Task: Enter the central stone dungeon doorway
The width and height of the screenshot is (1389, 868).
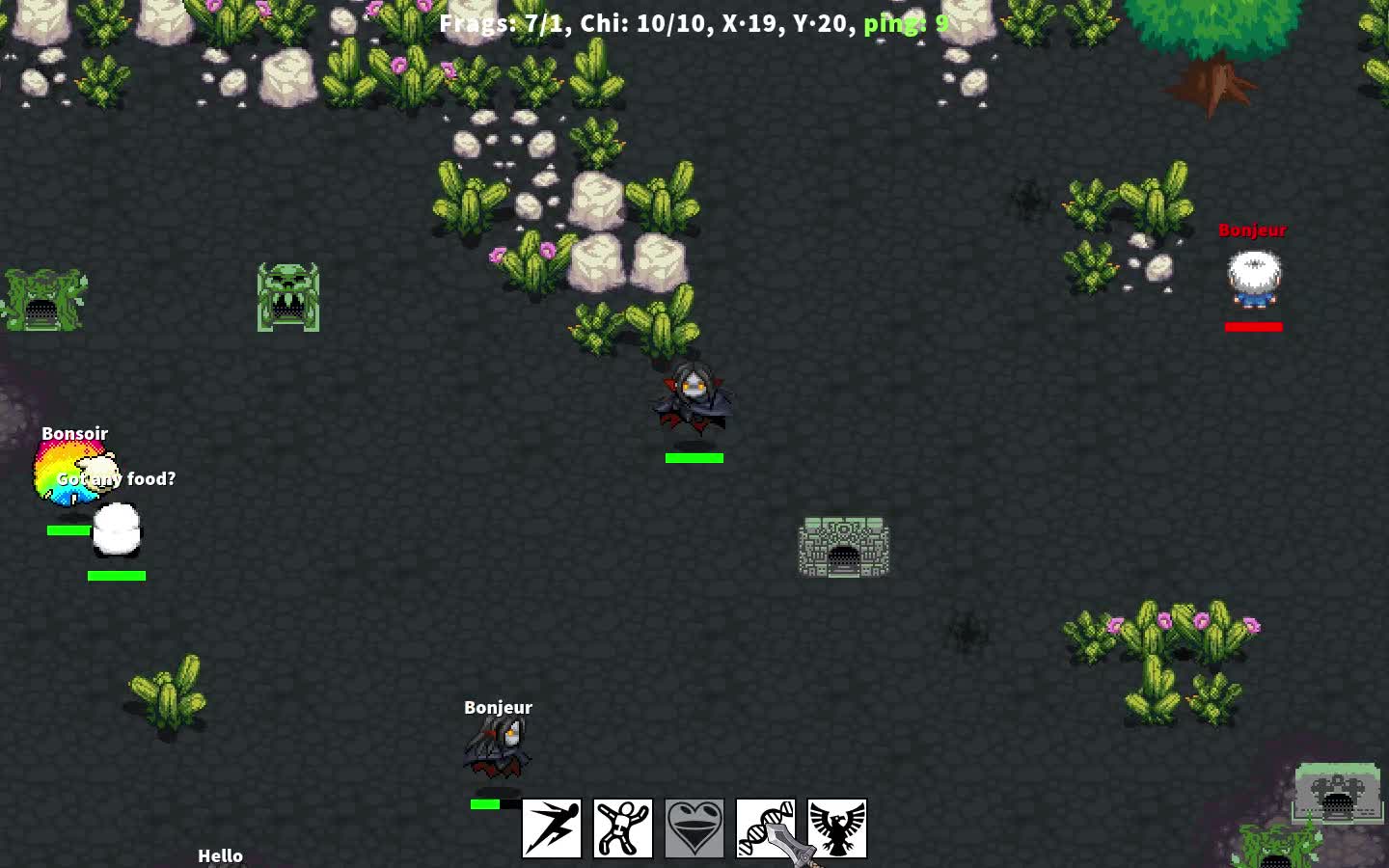Action: 843,555
